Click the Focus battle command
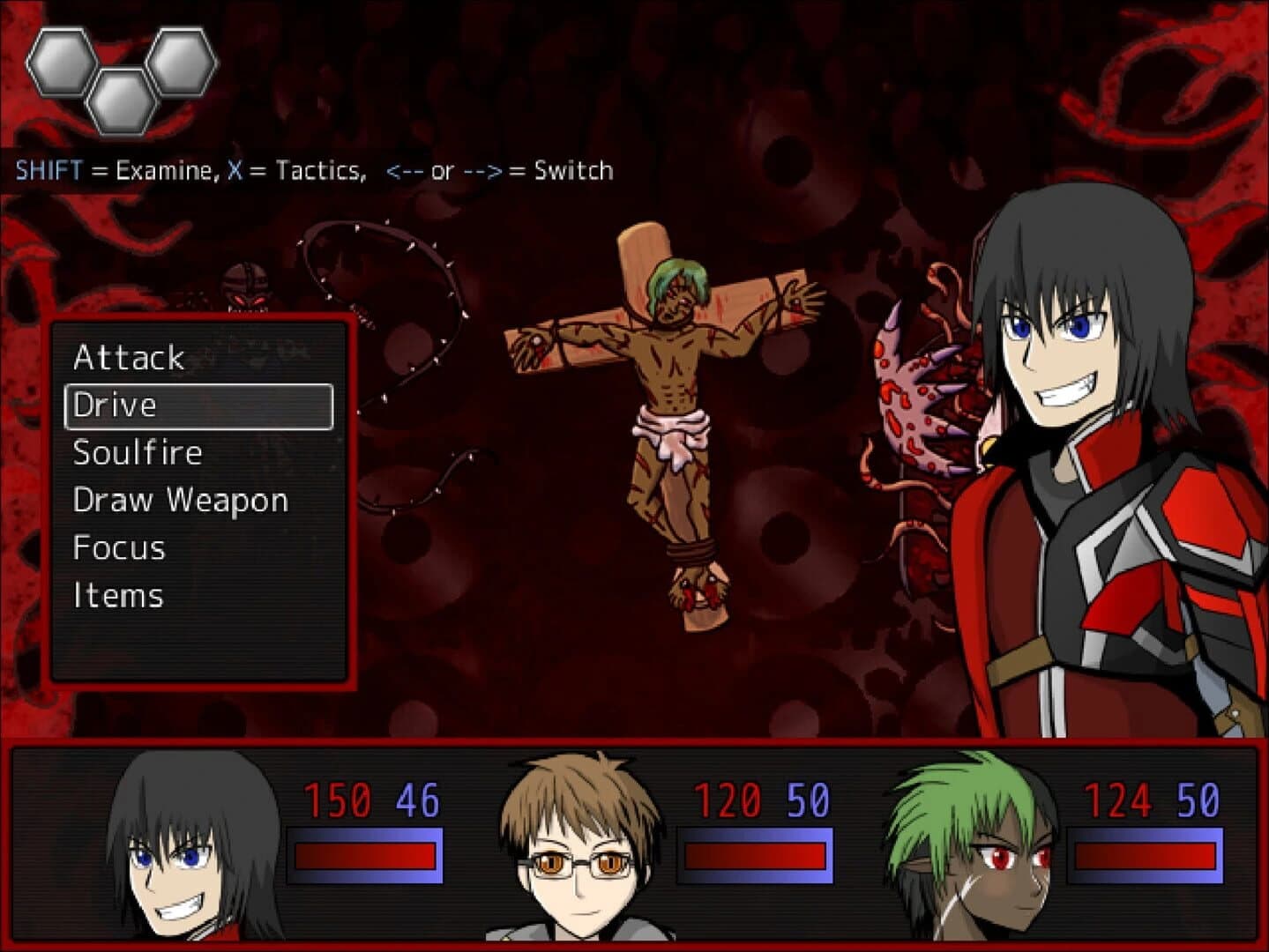The width and height of the screenshot is (1269, 952). click(118, 548)
